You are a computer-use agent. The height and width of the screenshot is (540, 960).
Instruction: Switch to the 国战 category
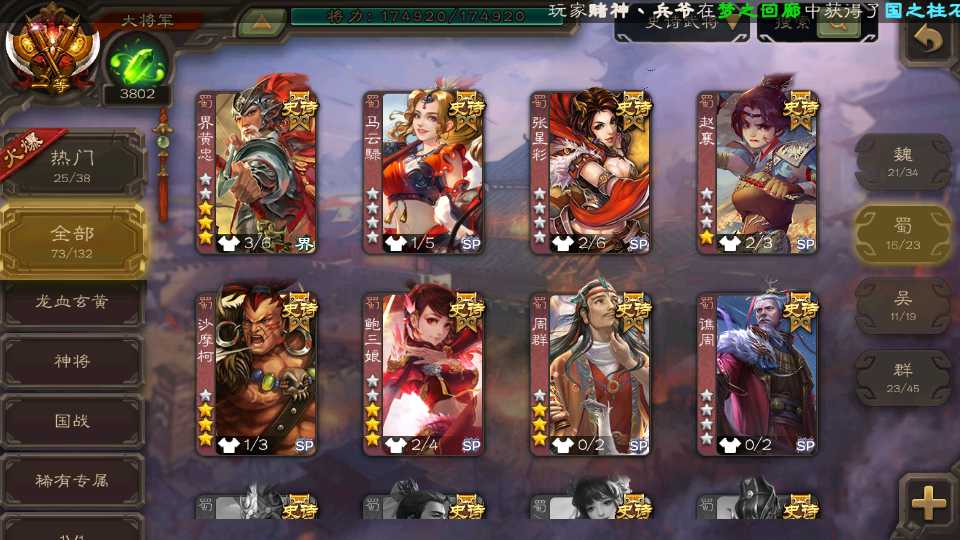tap(72, 421)
